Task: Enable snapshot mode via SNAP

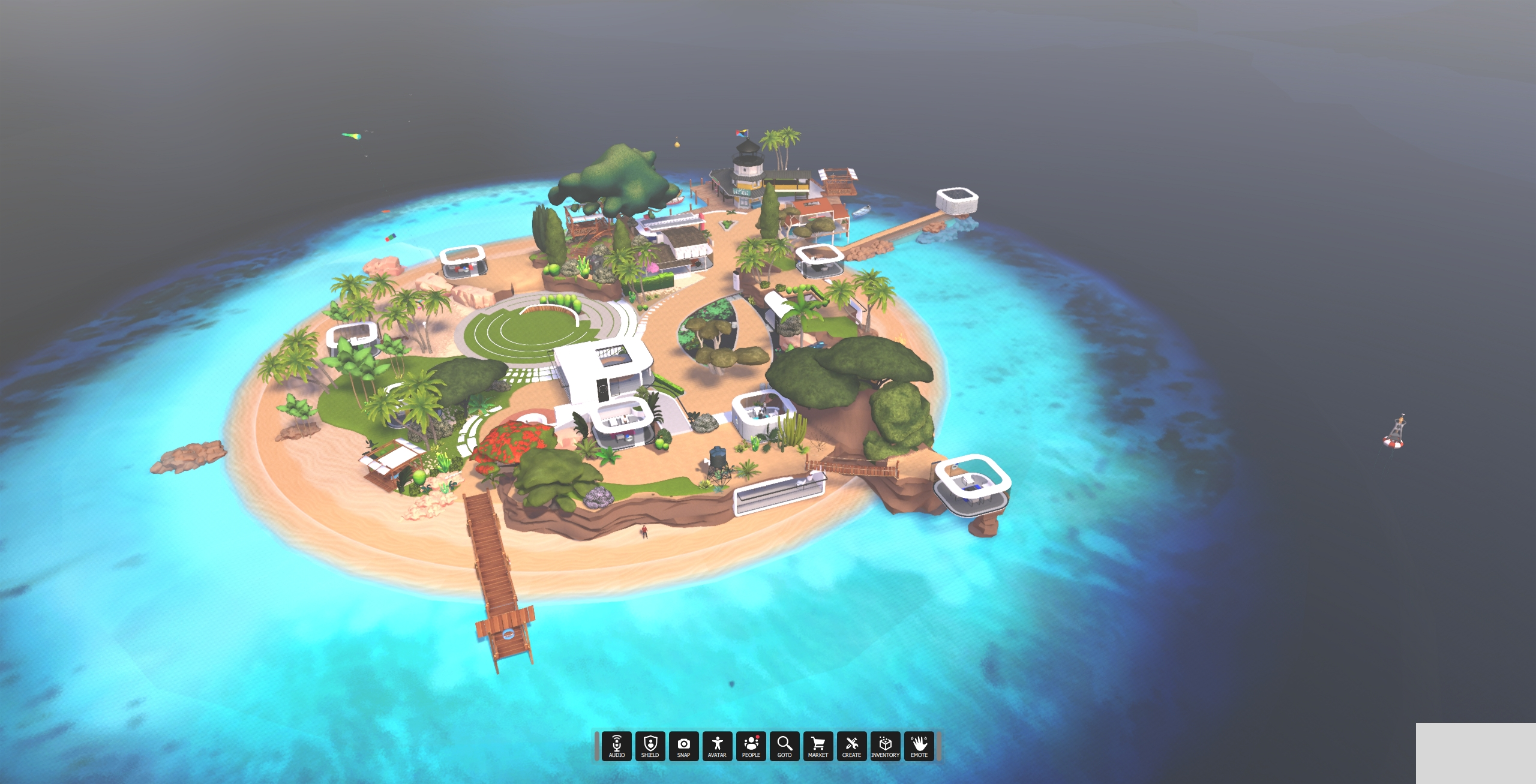Action: (684, 746)
